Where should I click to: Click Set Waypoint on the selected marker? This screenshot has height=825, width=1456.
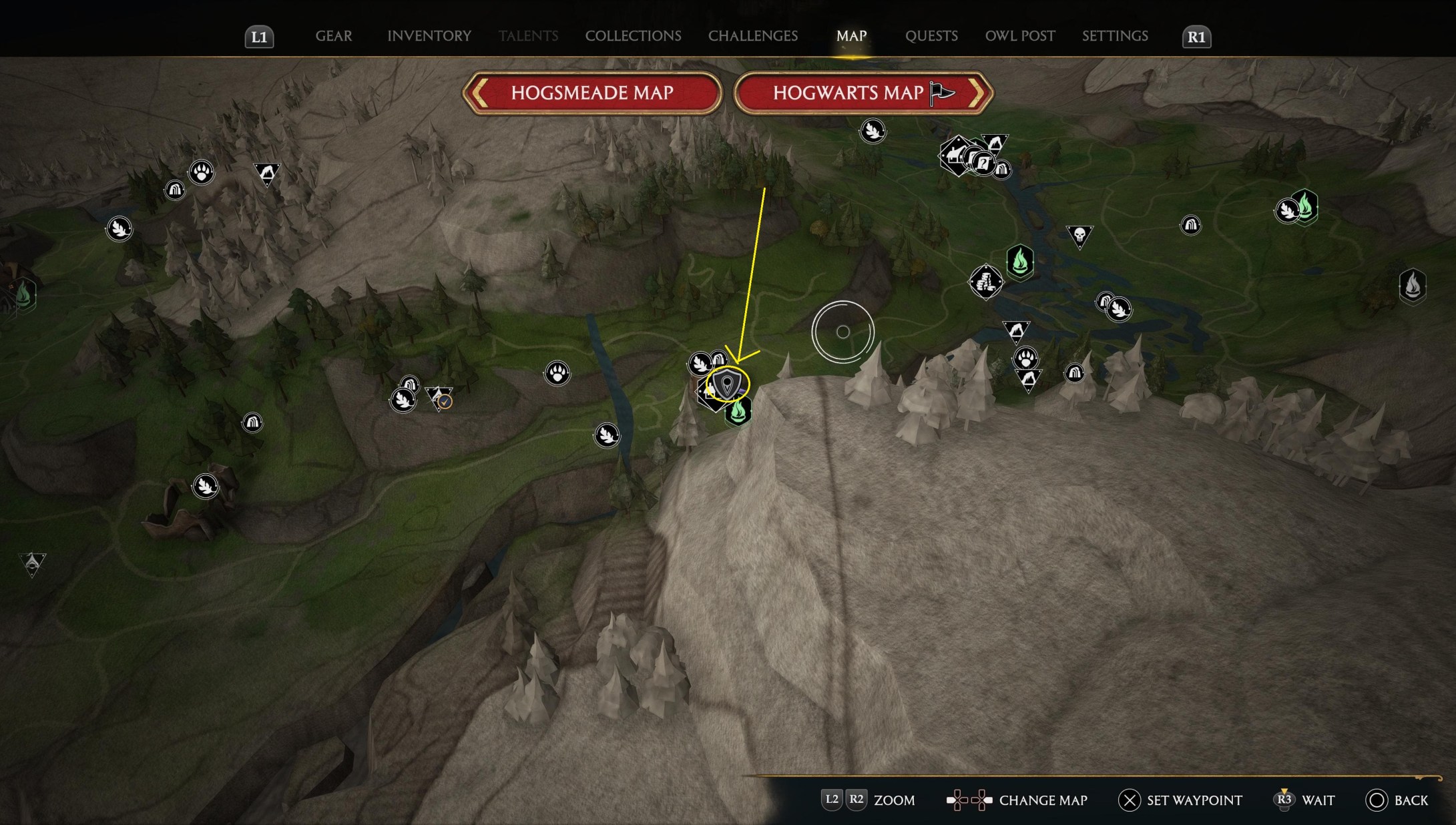click(x=1181, y=800)
